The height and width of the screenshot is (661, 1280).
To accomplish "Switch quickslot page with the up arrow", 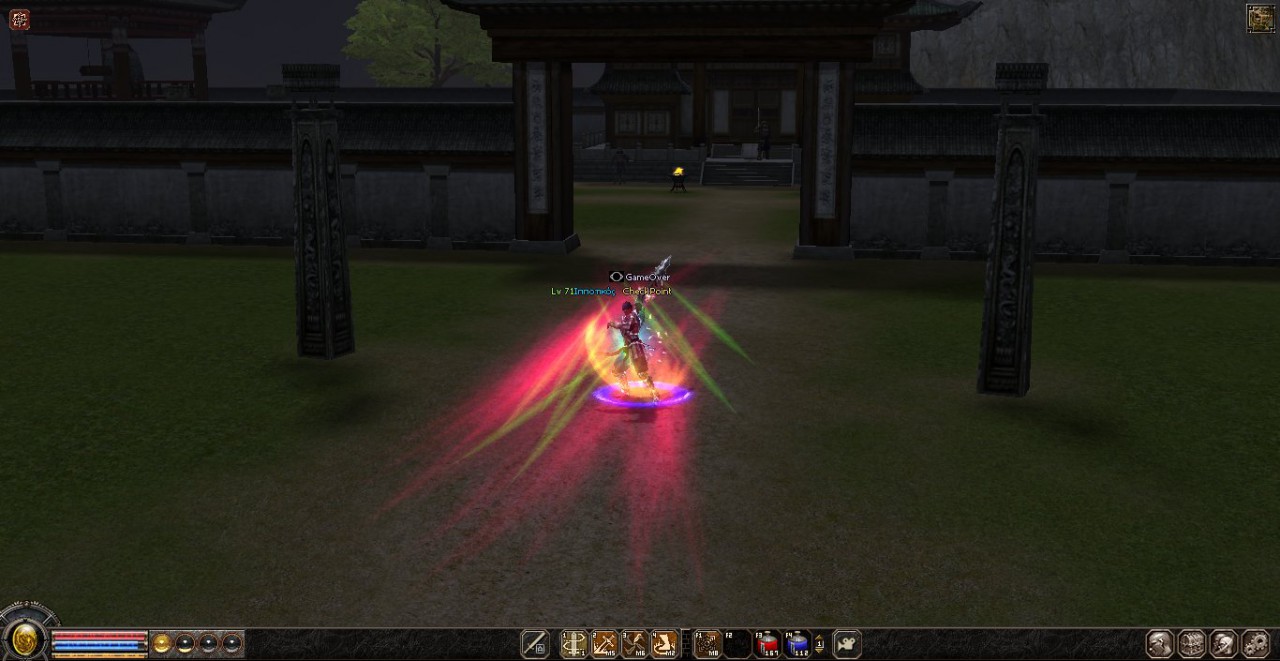I will click(820, 639).
